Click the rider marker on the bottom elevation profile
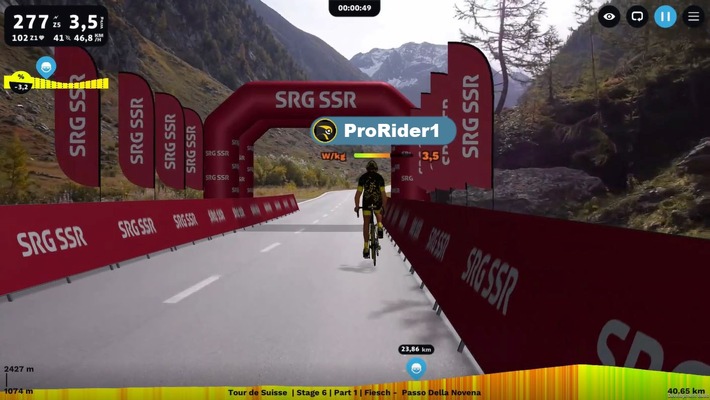The height and width of the screenshot is (400, 710). tap(416, 367)
